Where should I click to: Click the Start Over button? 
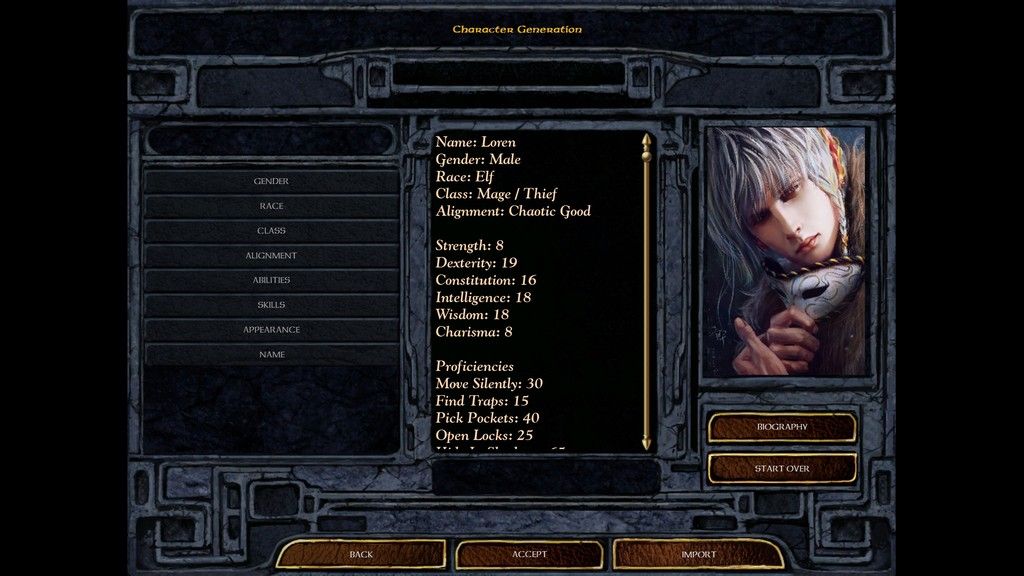pyautogui.click(x=782, y=468)
